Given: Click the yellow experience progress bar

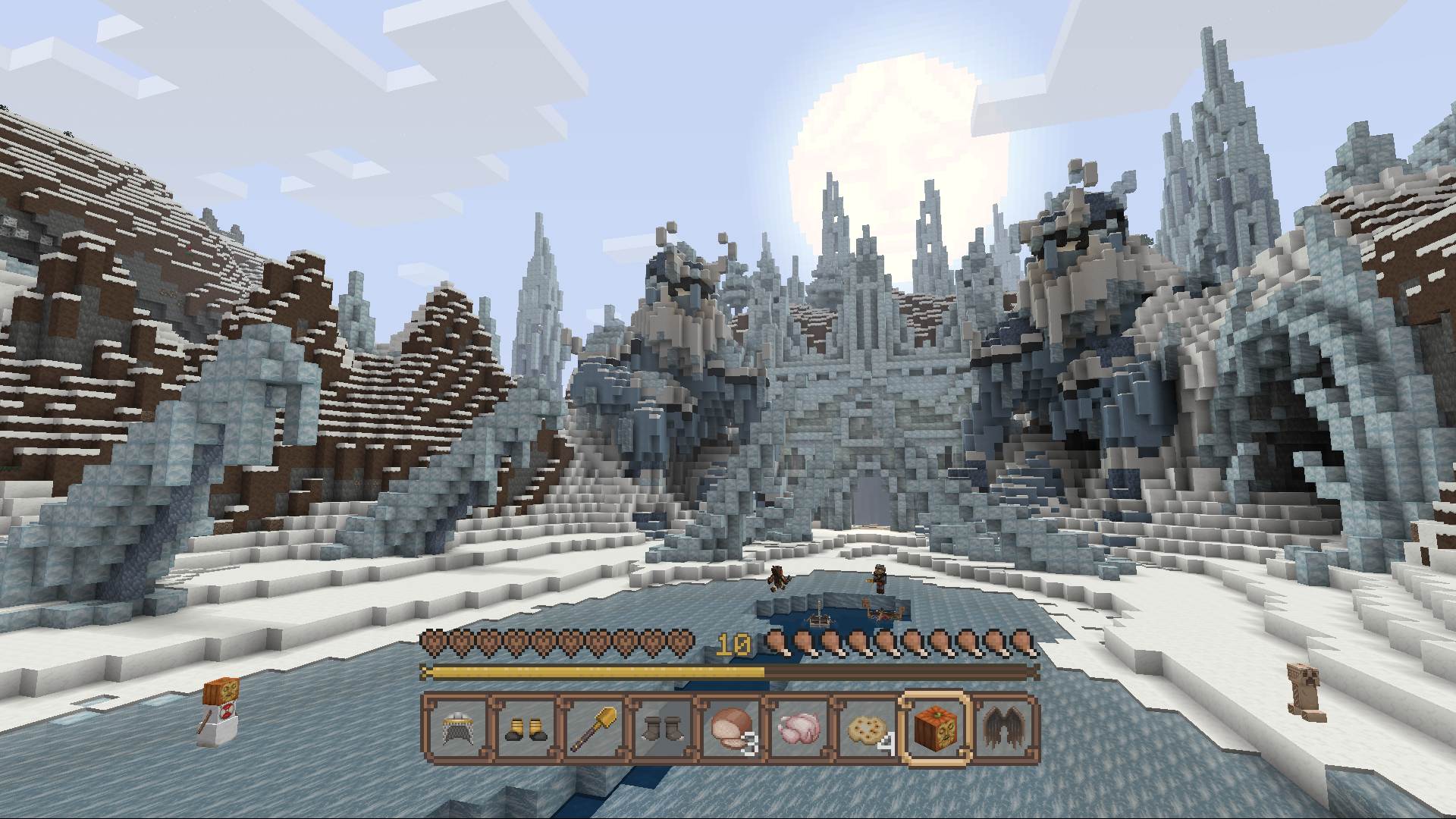Looking at the screenshot, I should (591, 672).
